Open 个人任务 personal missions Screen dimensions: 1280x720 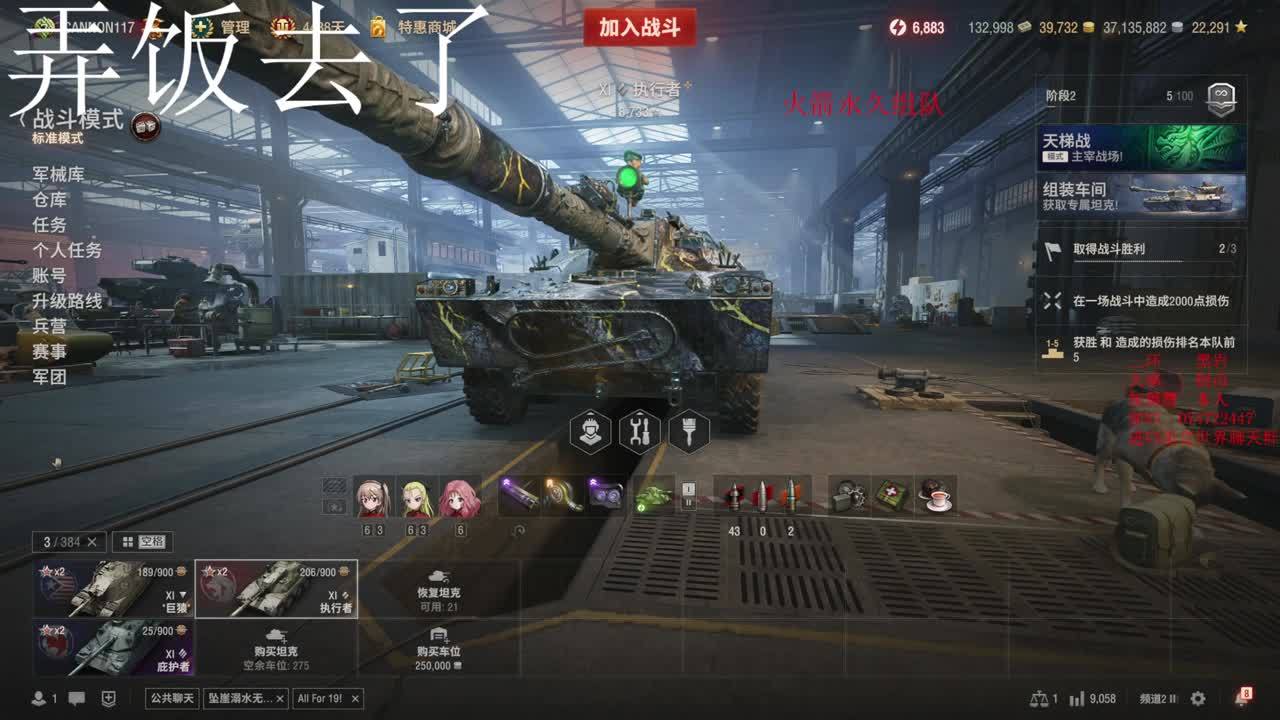click(67, 250)
